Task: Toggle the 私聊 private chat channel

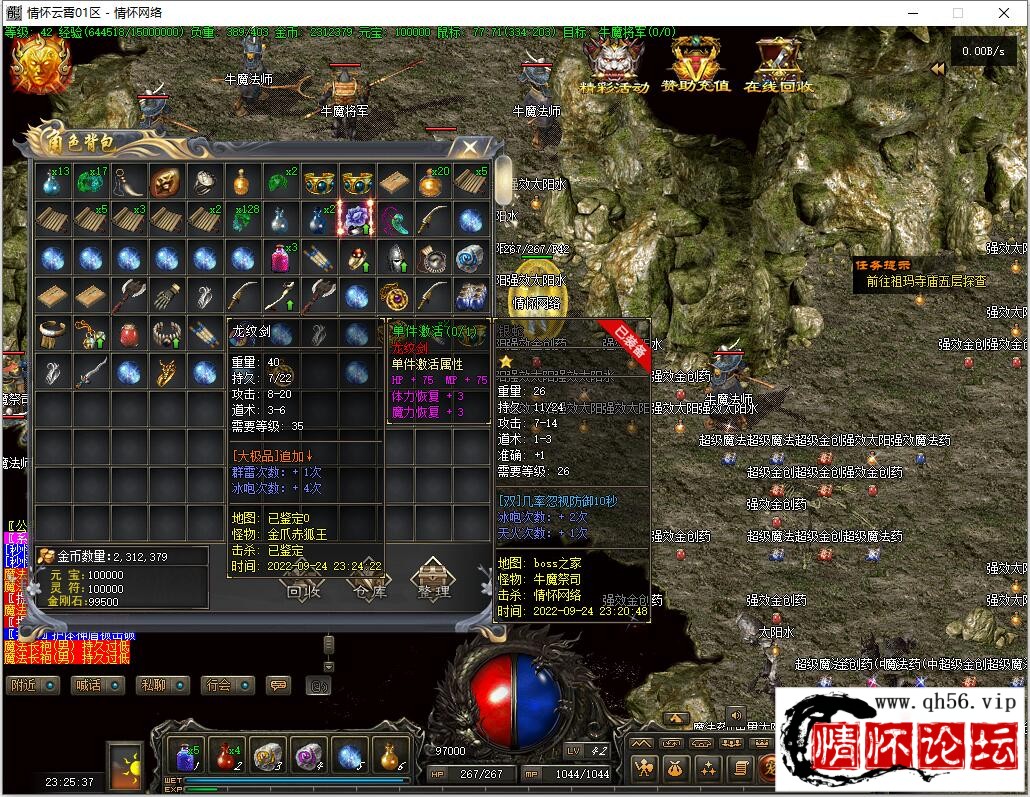Action: click(x=162, y=685)
